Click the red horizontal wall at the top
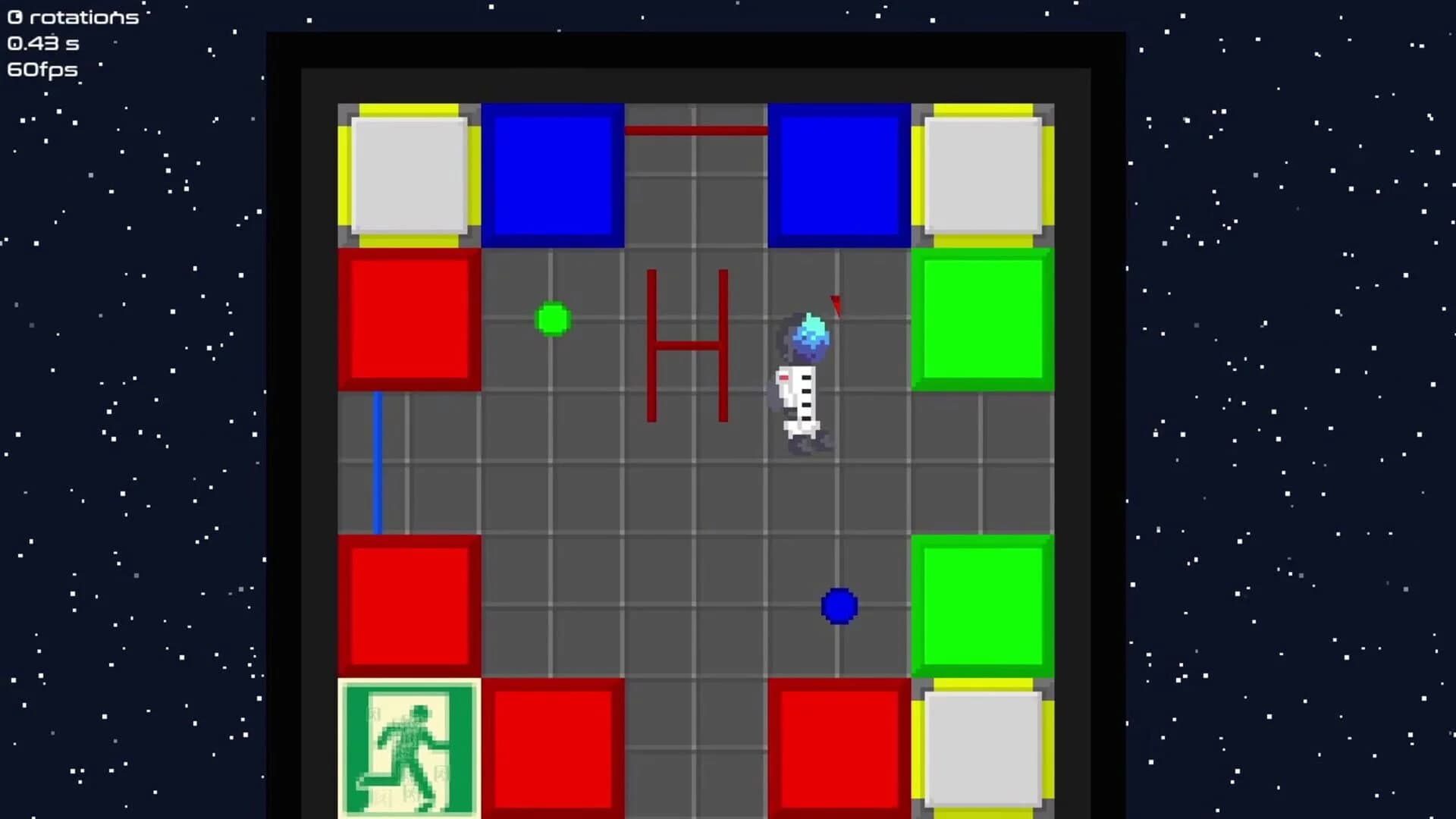Image resolution: width=1456 pixels, height=819 pixels. [x=694, y=129]
